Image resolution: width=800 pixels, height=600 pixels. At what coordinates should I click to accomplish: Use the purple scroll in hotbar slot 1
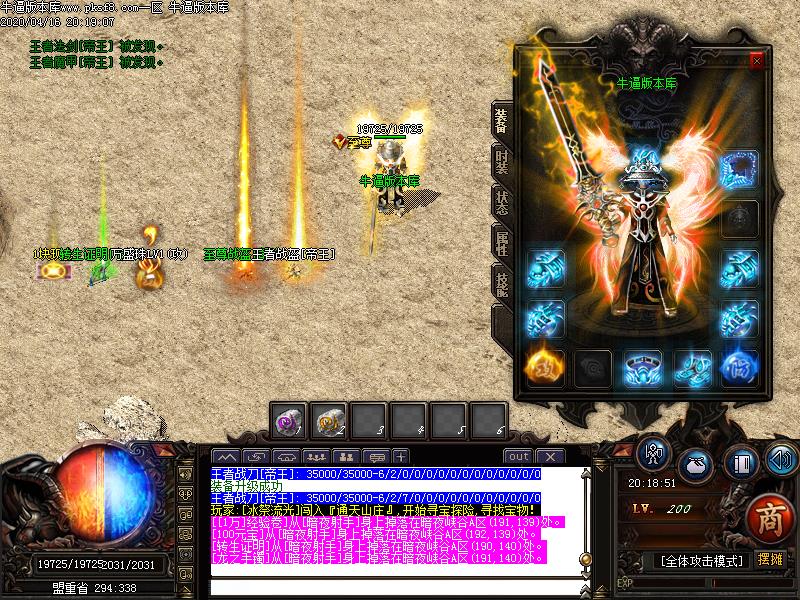point(291,422)
